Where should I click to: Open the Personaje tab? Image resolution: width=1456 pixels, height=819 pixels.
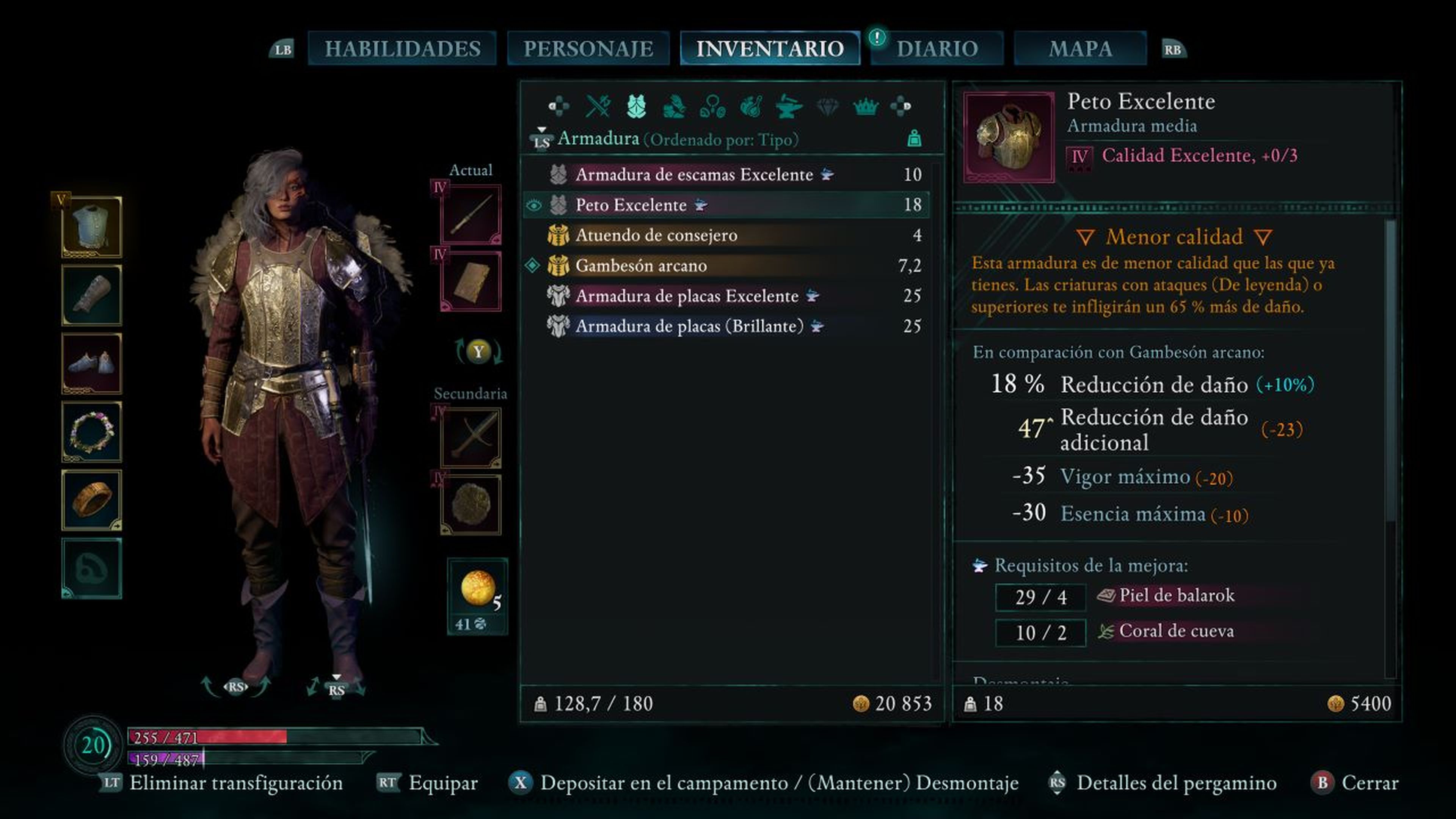coord(588,49)
